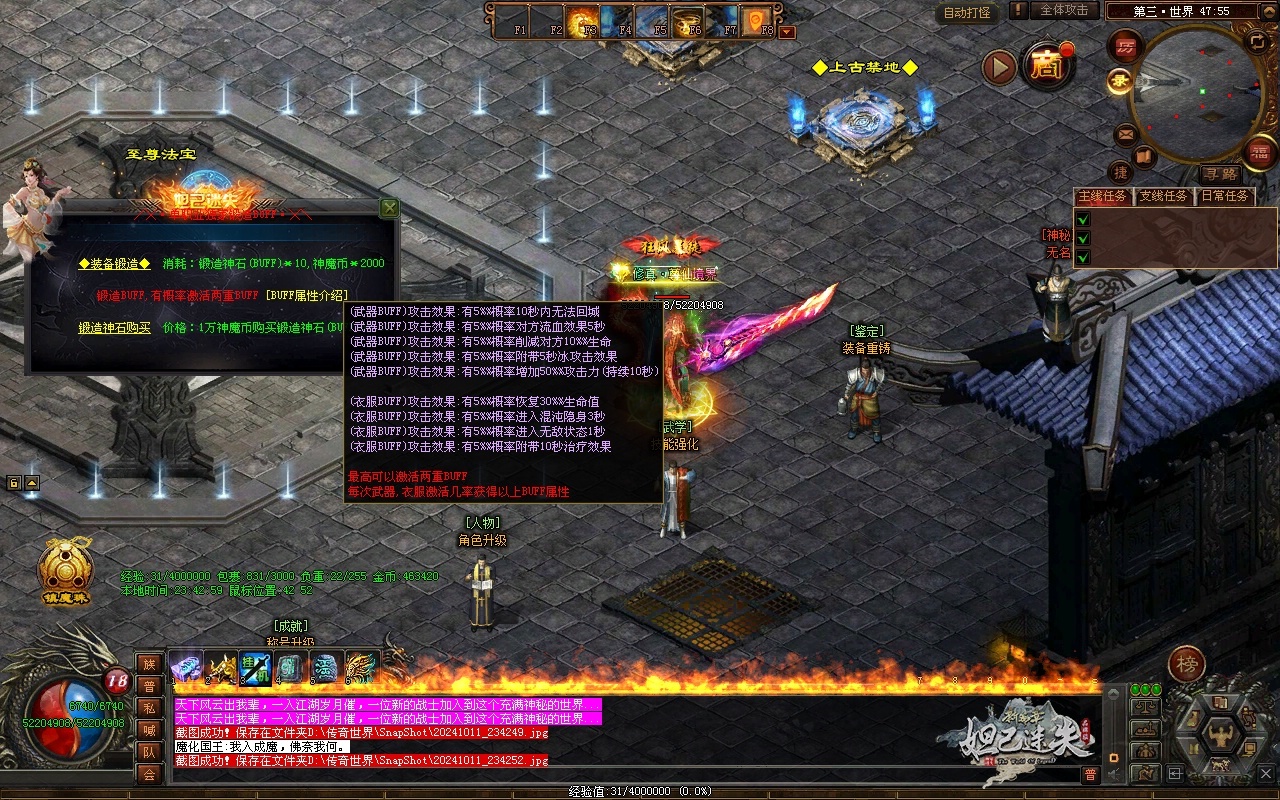Click the 全体攻击 attack mode button
This screenshot has height=800, width=1280.
pyautogui.click(x=1063, y=10)
